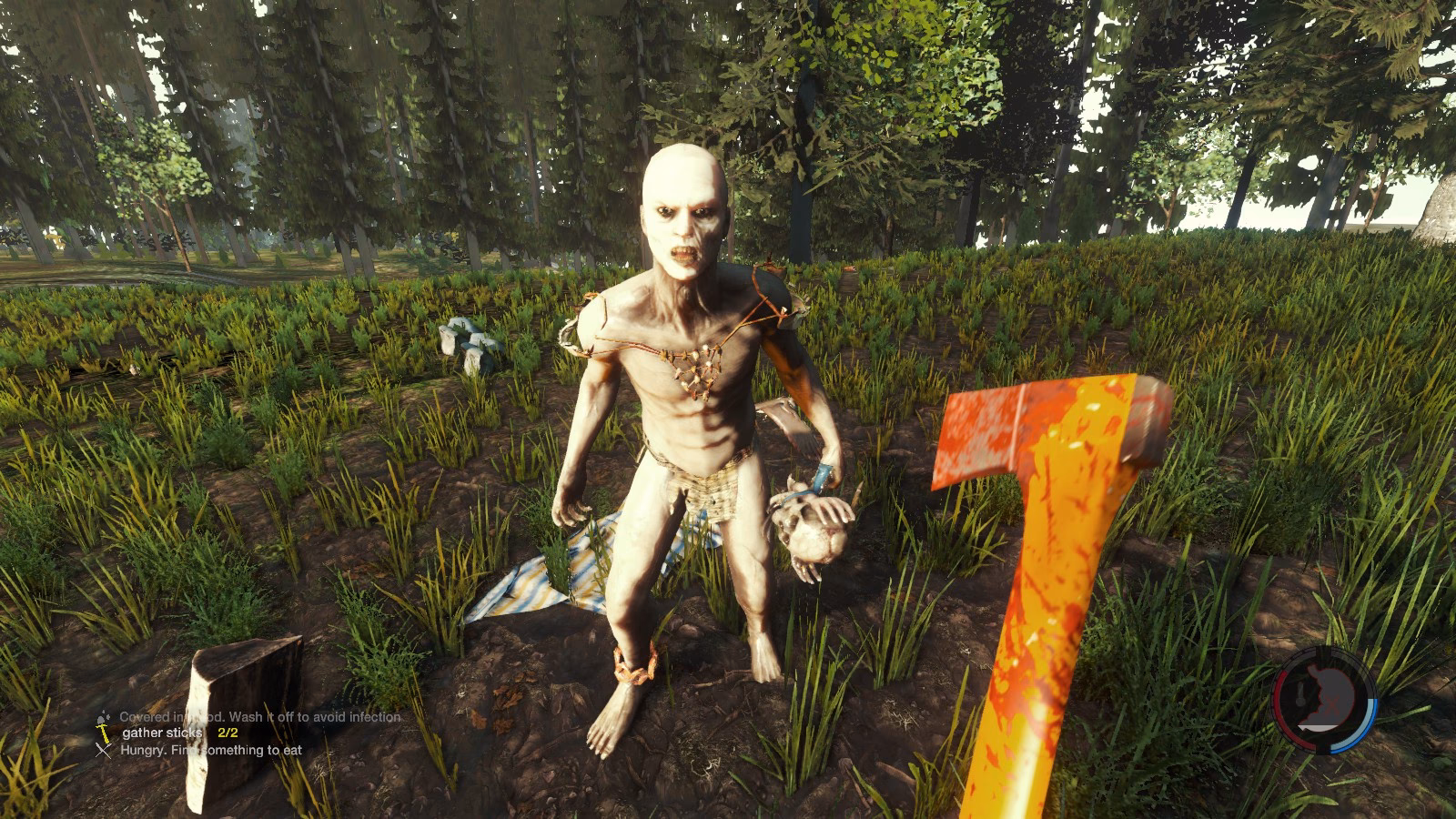The image size is (1456, 819).
Task: Click the red health arc on the gauge
Action: [1279, 701]
